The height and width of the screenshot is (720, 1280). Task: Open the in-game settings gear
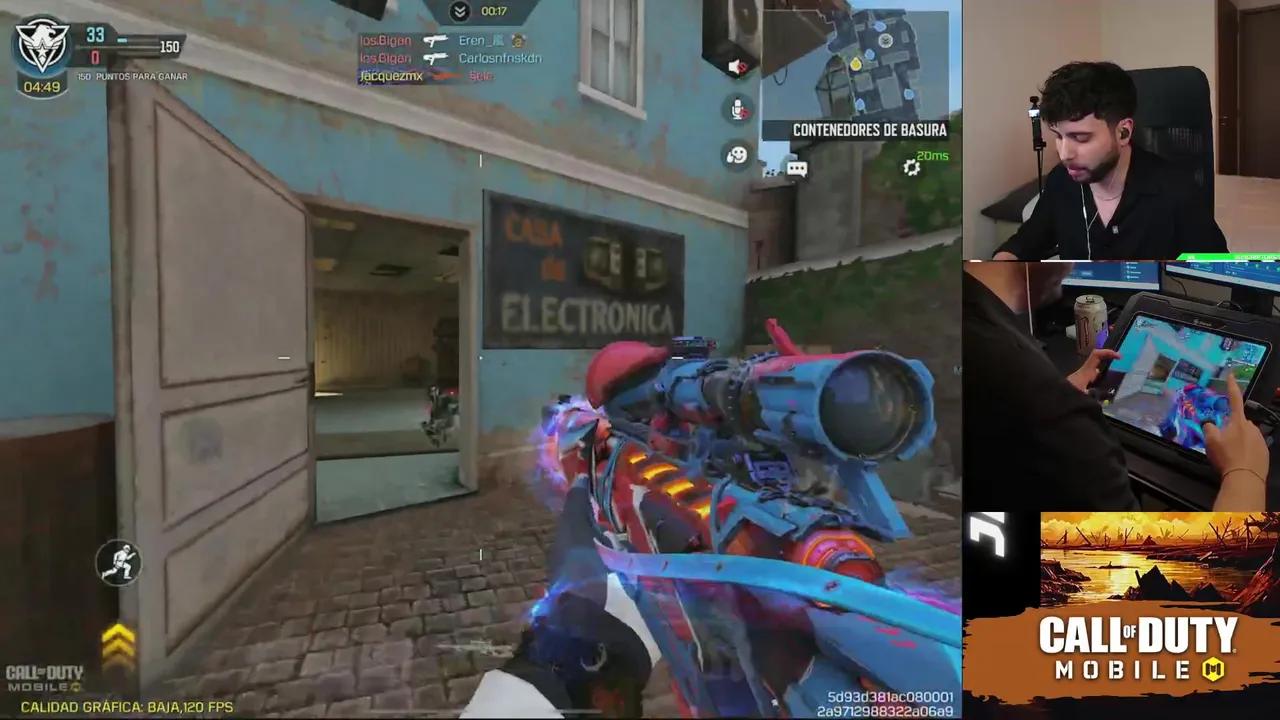911,167
